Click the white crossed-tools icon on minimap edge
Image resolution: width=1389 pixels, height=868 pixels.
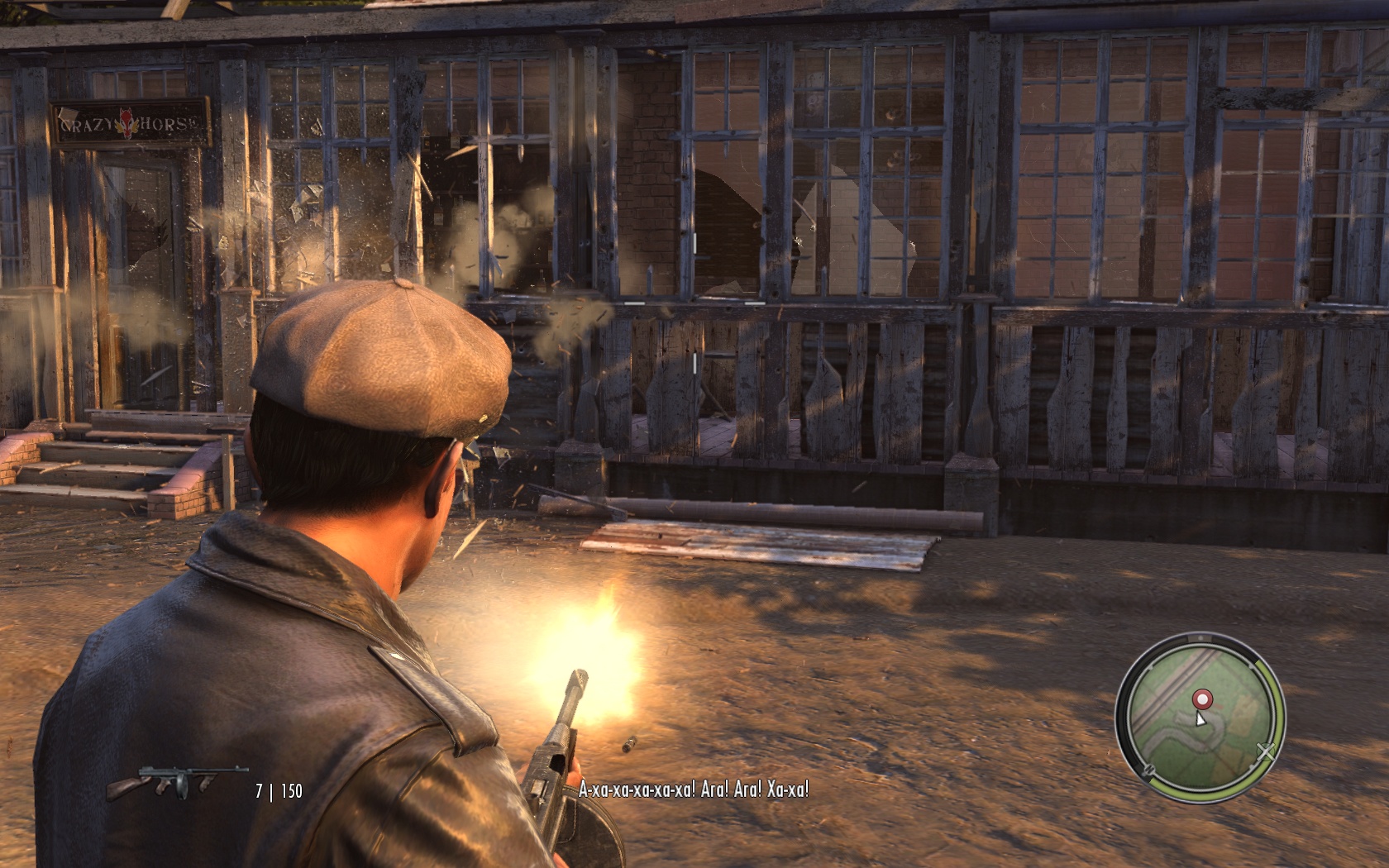tap(1265, 751)
